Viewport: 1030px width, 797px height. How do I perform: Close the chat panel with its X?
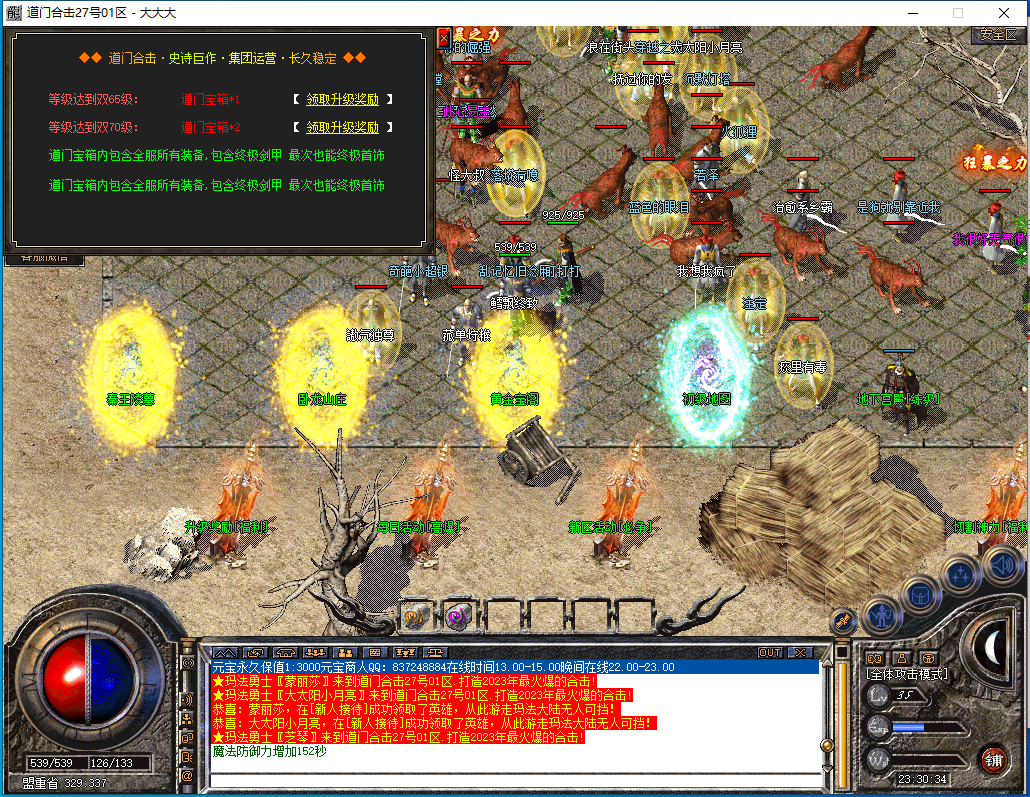pos(798,652)
